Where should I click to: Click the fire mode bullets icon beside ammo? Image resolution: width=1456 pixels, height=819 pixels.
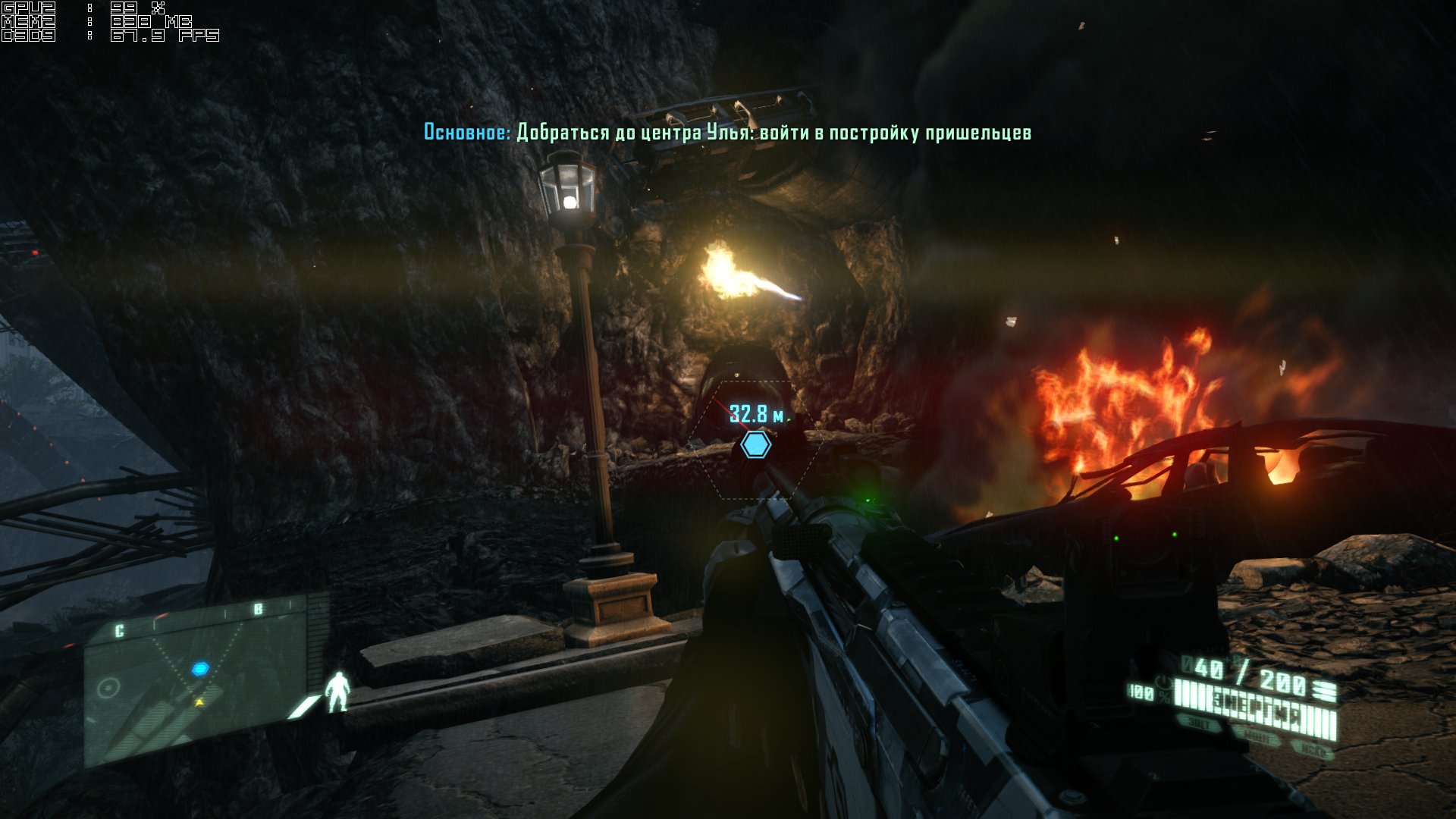click(1325, 689)
